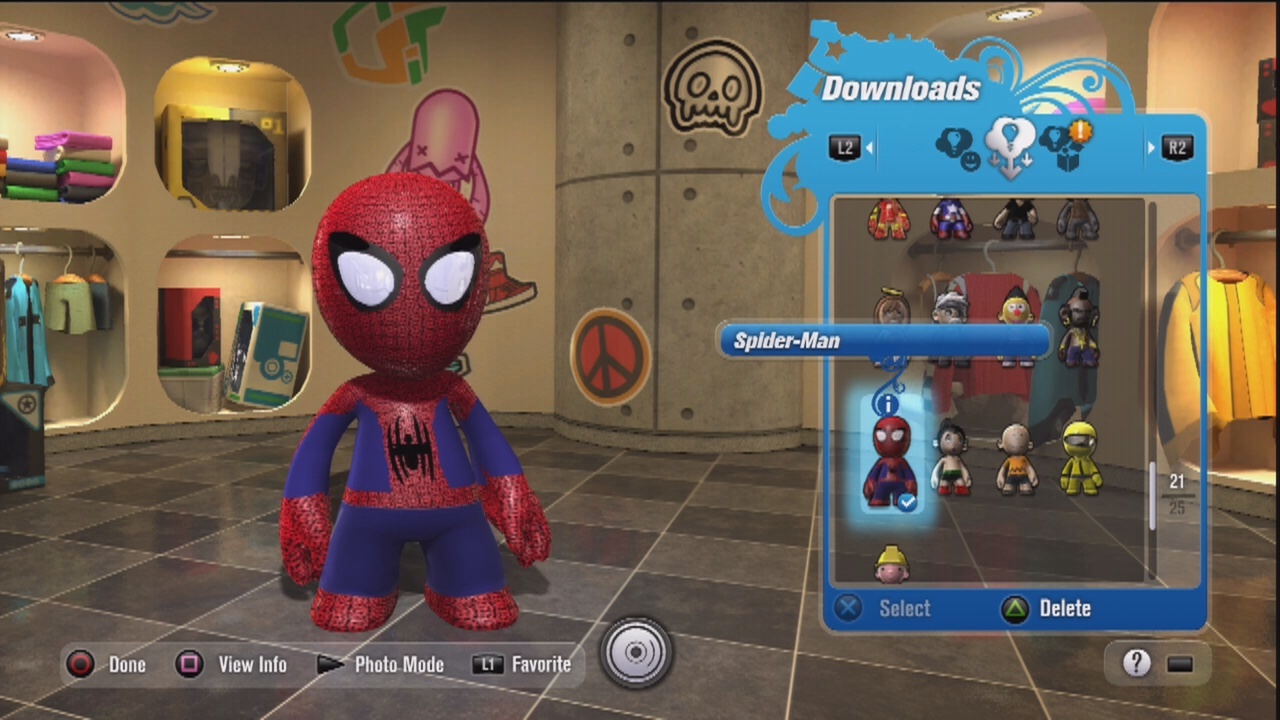Choose the Iron Man character
The height and width of the screenshot is (720, 1280).
[x=888, y=219]
